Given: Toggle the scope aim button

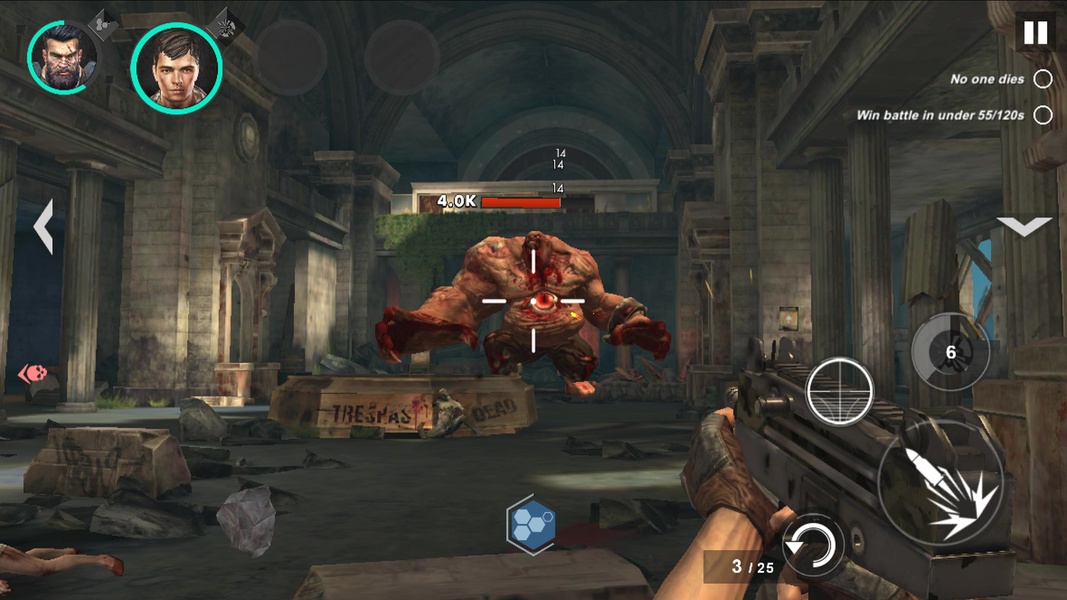Looking at the screenshot, I should tap(840, 391).
